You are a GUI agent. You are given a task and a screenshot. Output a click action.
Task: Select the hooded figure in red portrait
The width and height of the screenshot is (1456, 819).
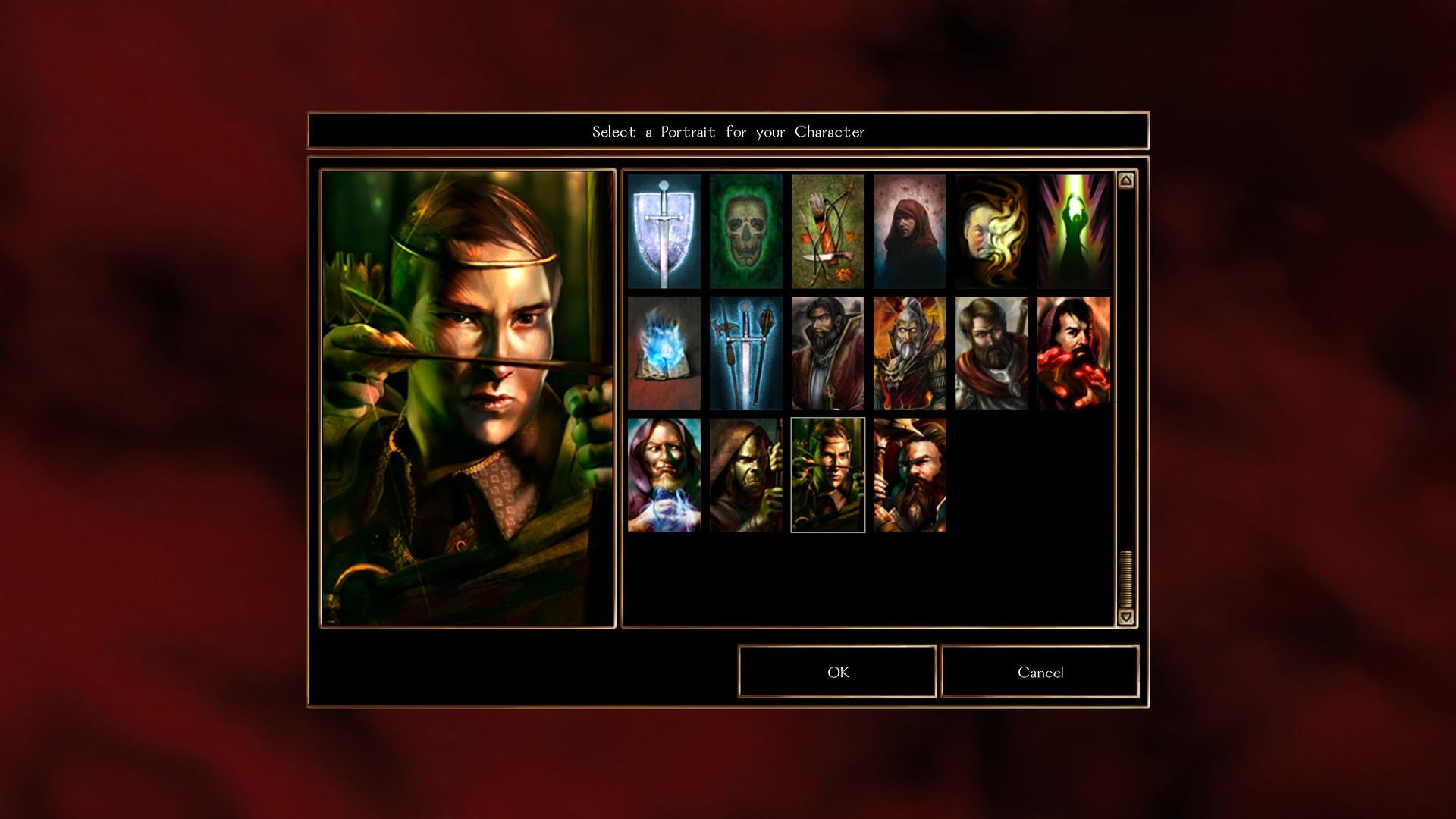pyautogui.click(x=909, y=231)
